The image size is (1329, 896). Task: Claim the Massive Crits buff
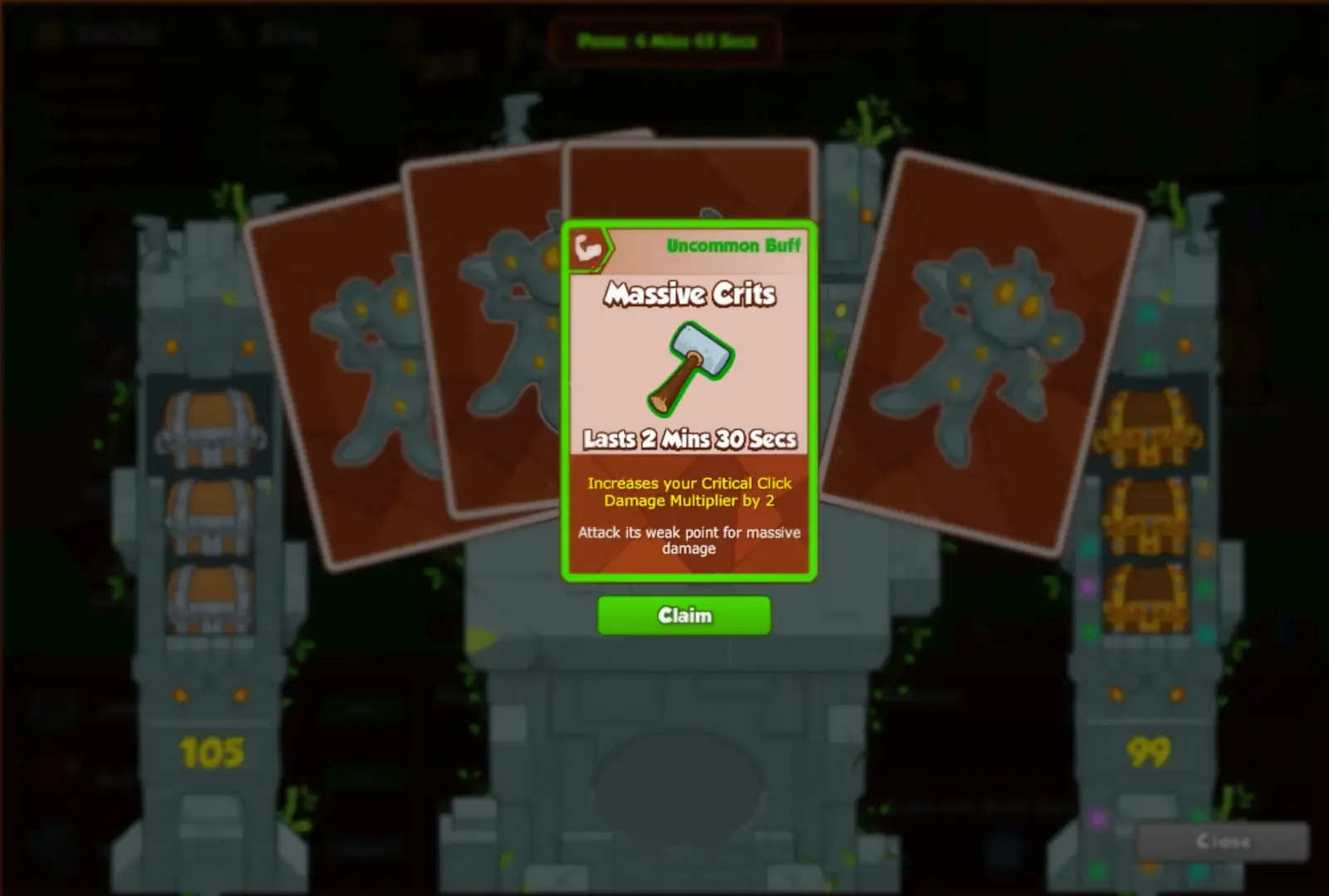coord(684,615)
